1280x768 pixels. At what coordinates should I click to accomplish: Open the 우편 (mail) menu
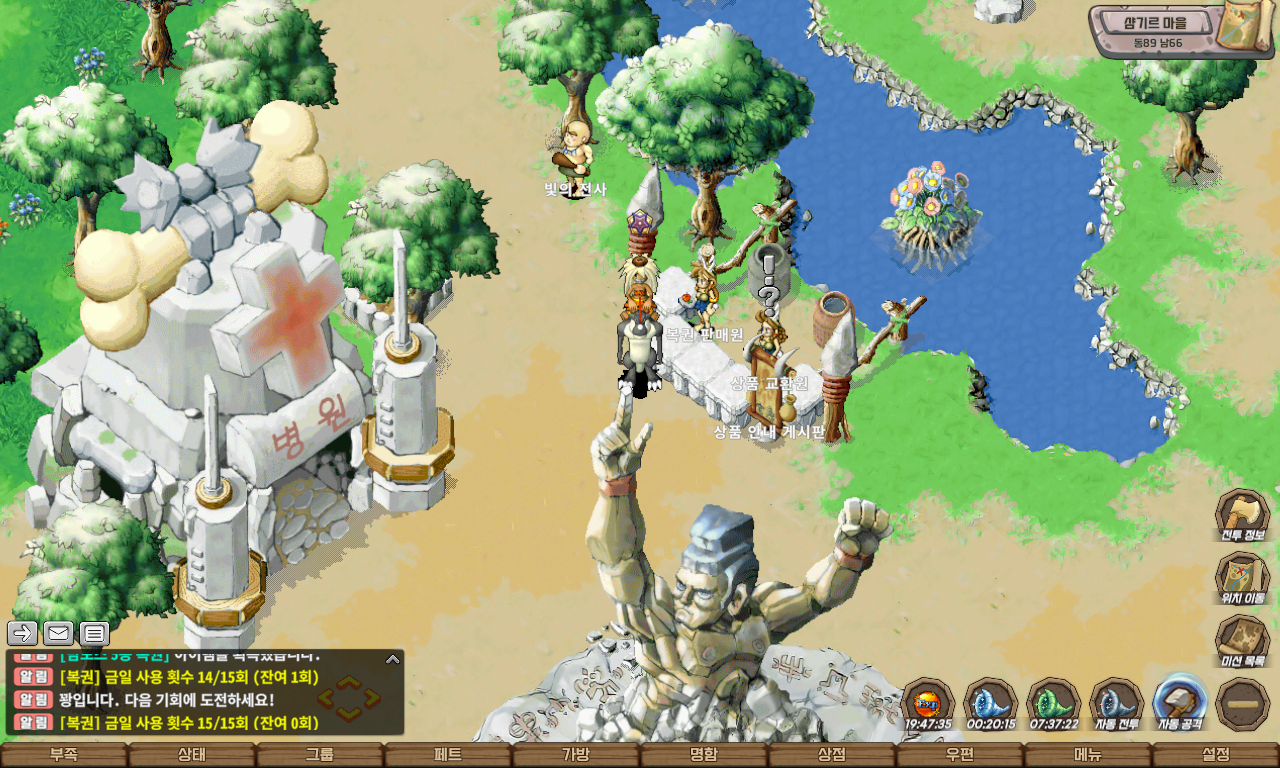[960, 755]
